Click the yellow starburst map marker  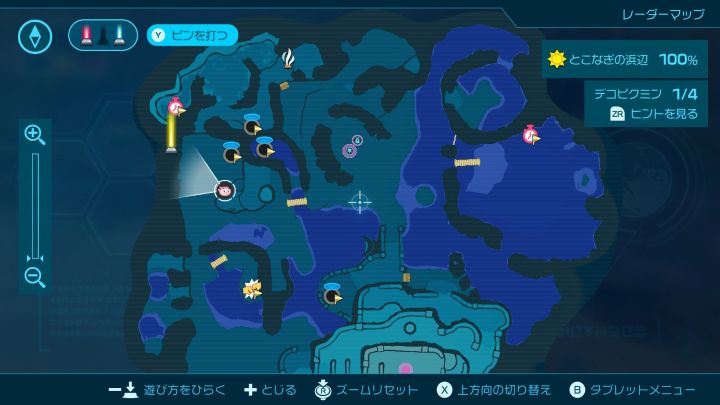click(x=251, y=289)
